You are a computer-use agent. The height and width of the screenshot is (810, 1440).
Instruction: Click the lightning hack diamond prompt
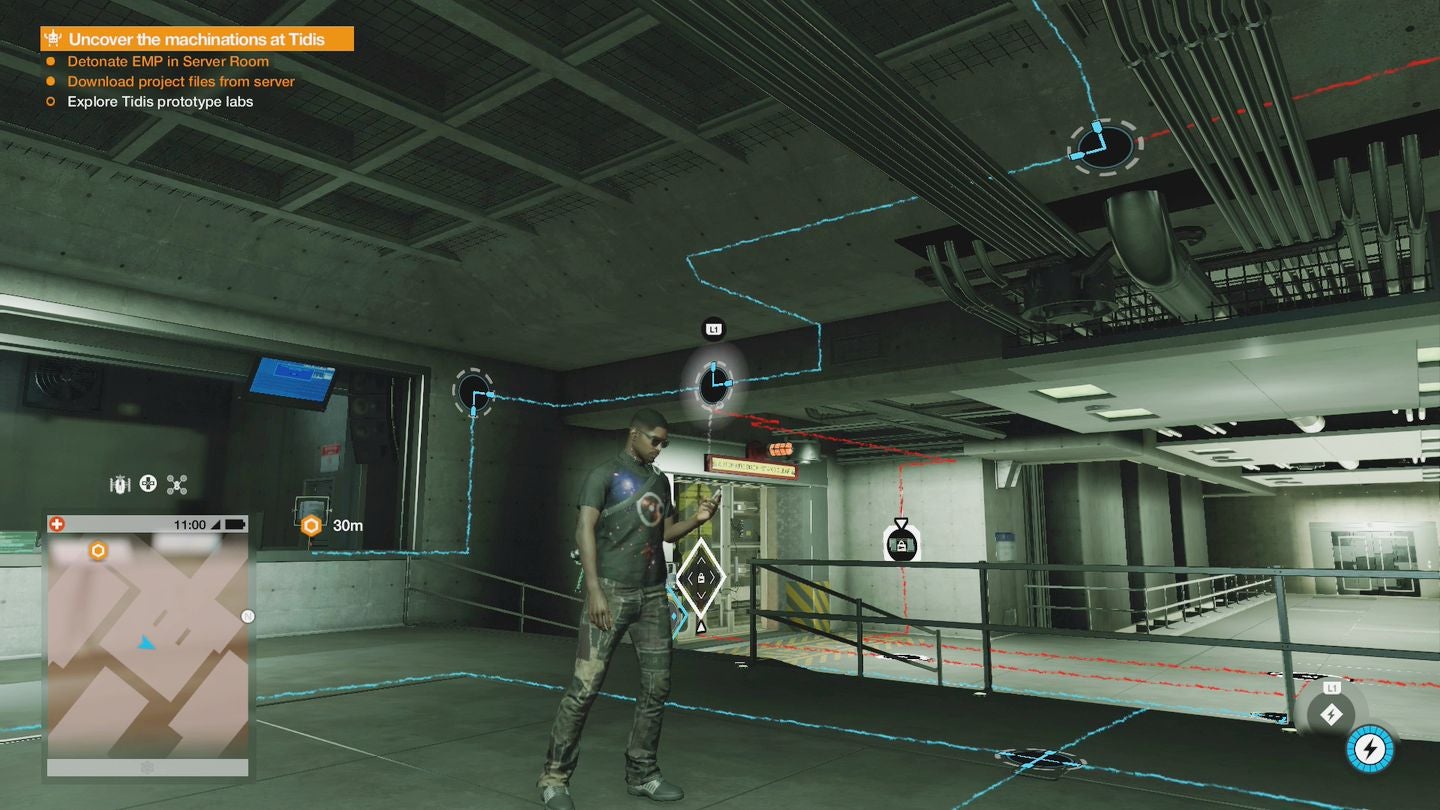1331,714
